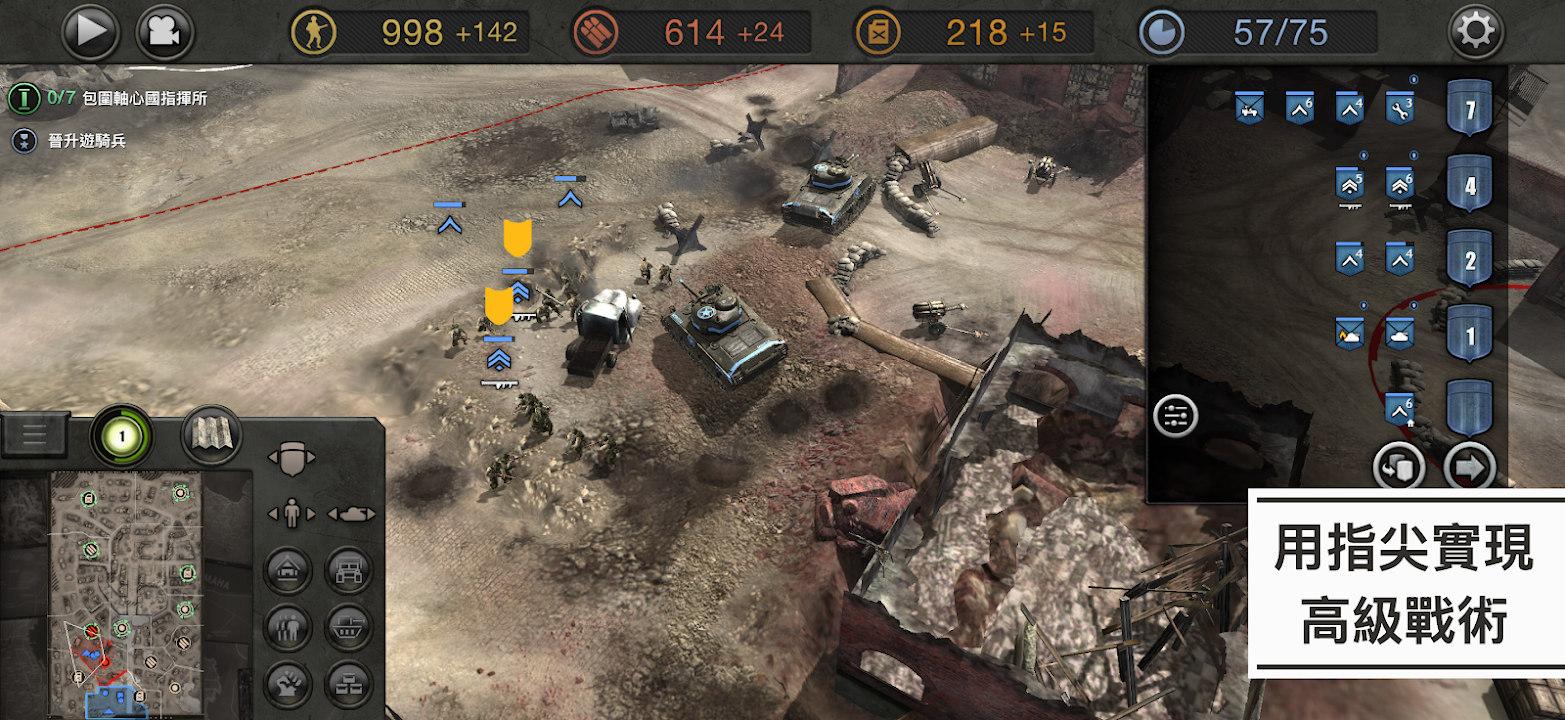
Task: Open the gear settings menu
Action: point(1475,32)
